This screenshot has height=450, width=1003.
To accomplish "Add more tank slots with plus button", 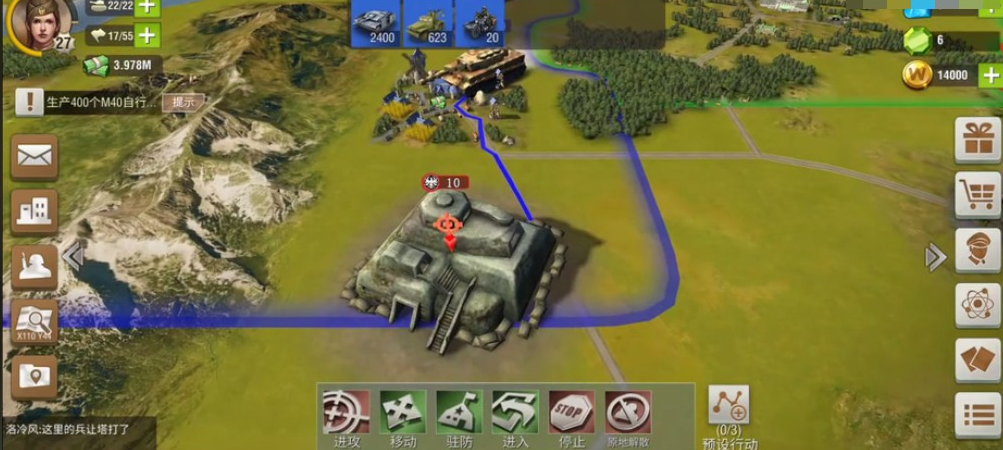I will pyautogui.click(x=146, y=6).
